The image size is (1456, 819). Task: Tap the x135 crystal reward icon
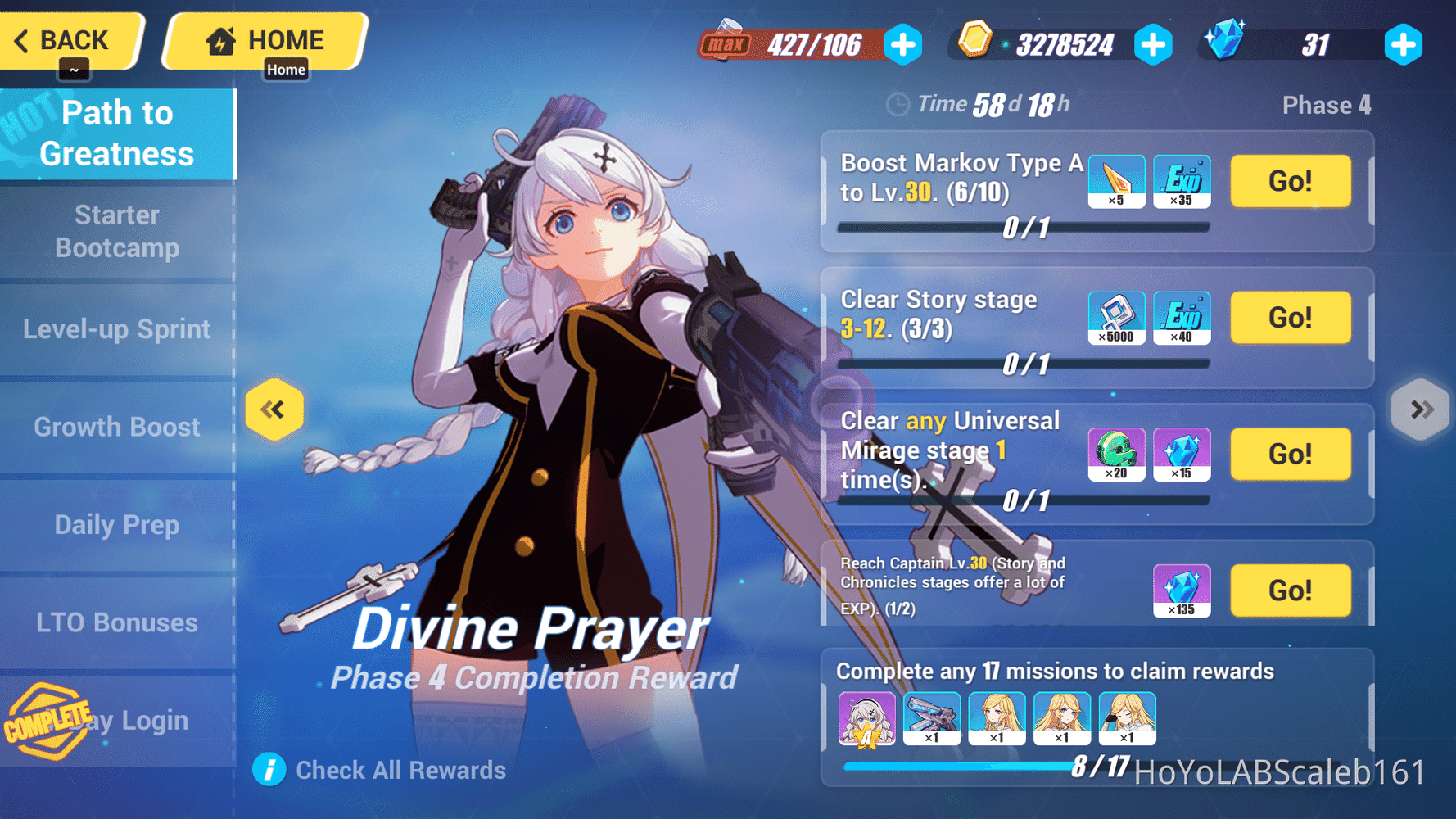pyautogui.click(x=1182, y=590)
